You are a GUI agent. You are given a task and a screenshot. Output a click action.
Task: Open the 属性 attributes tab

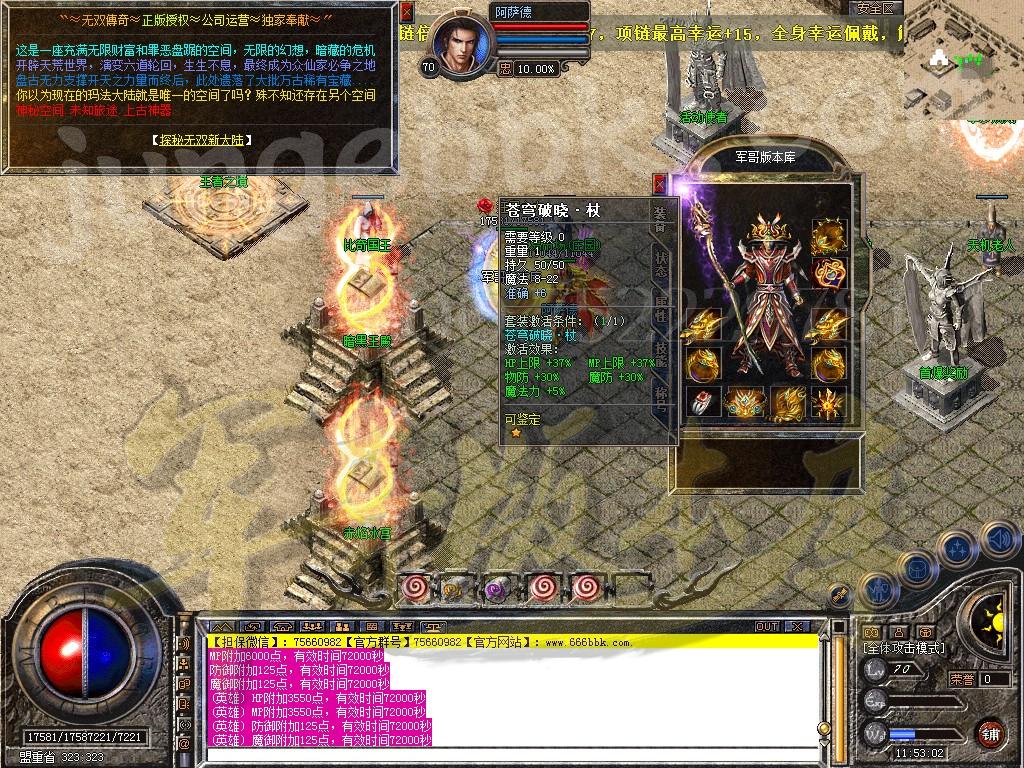660,307
